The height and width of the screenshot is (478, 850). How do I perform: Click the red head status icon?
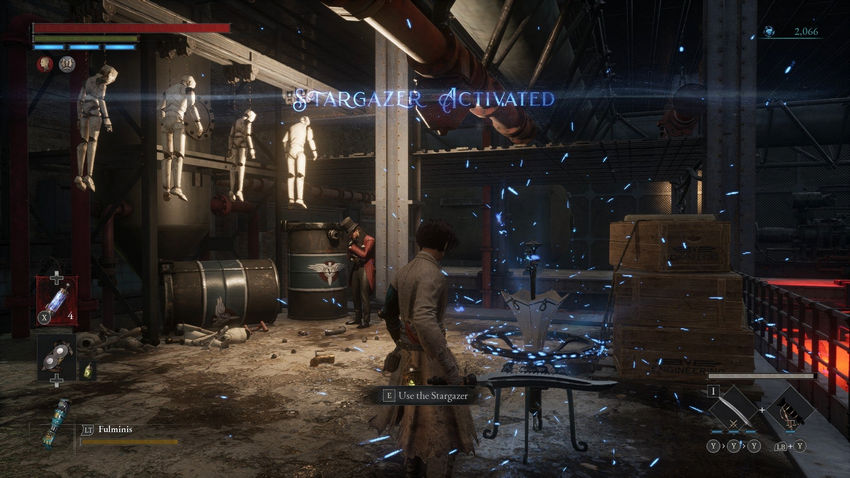[46, 64]
